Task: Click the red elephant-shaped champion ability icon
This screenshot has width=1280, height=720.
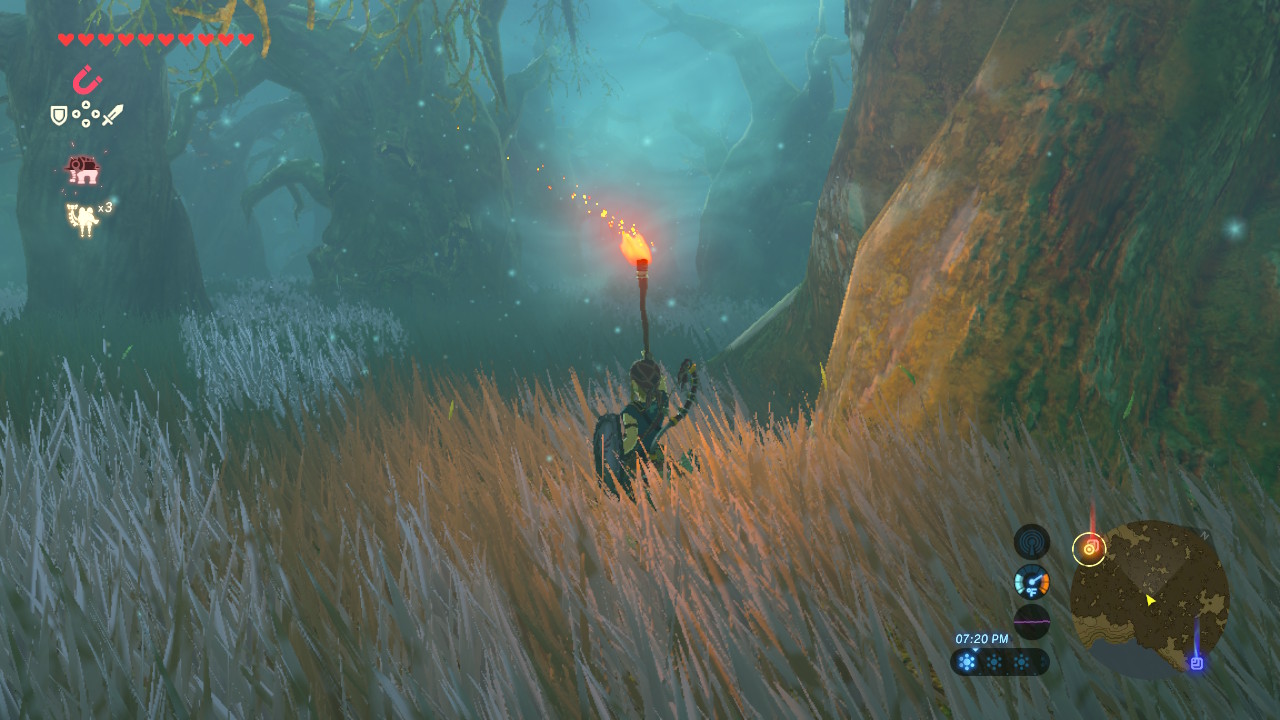Action: 83,170
